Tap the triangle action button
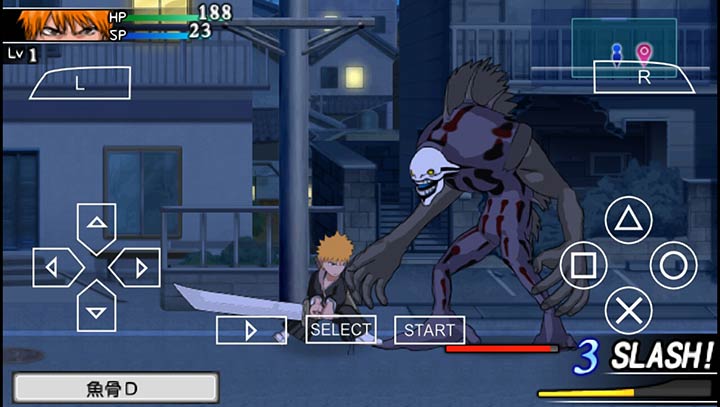 [628, 220]
